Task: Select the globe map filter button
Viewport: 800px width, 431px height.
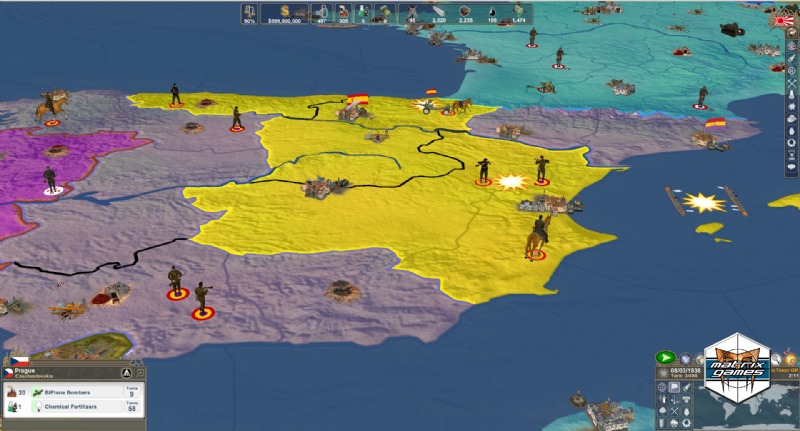Action: pos(662,387)
